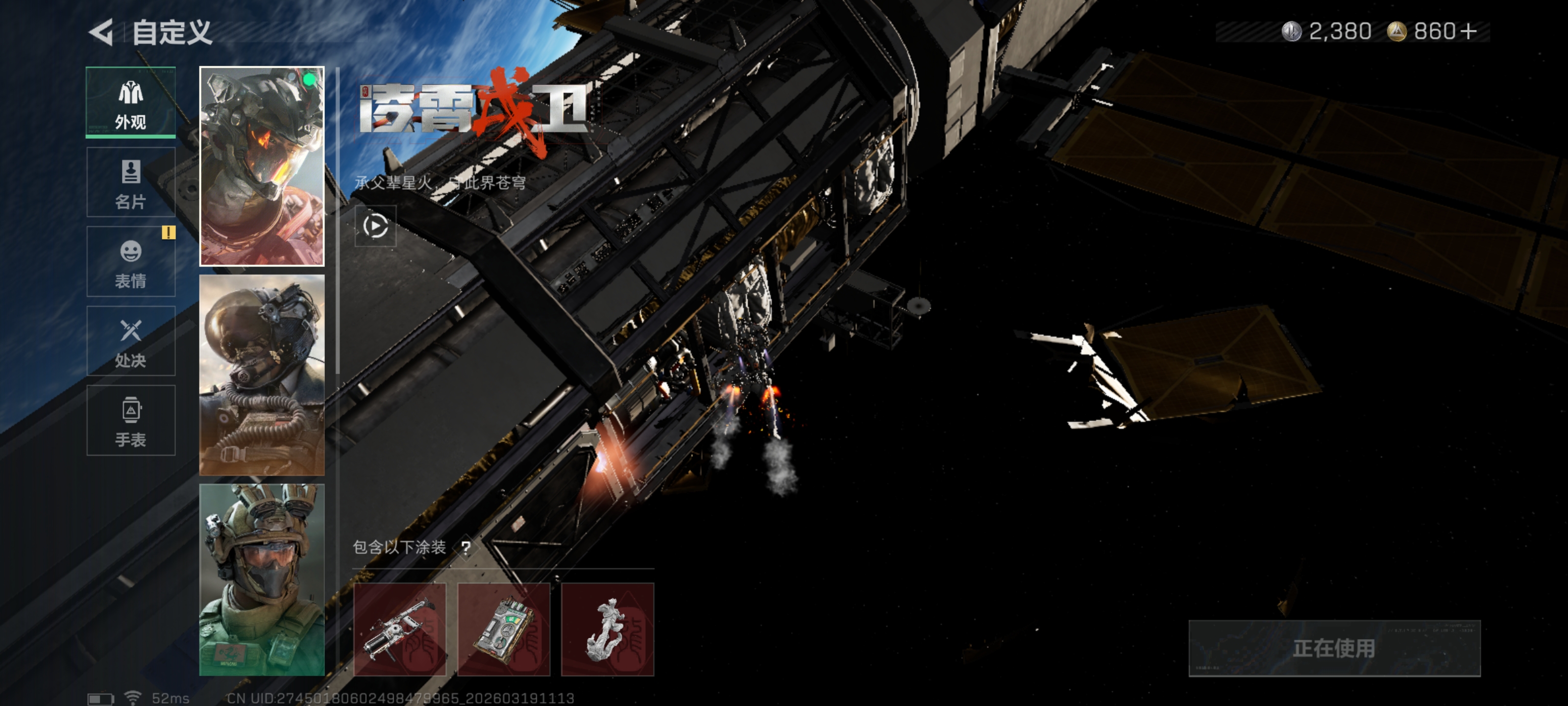Inspect the included device gadget skin

click(504, 629)
